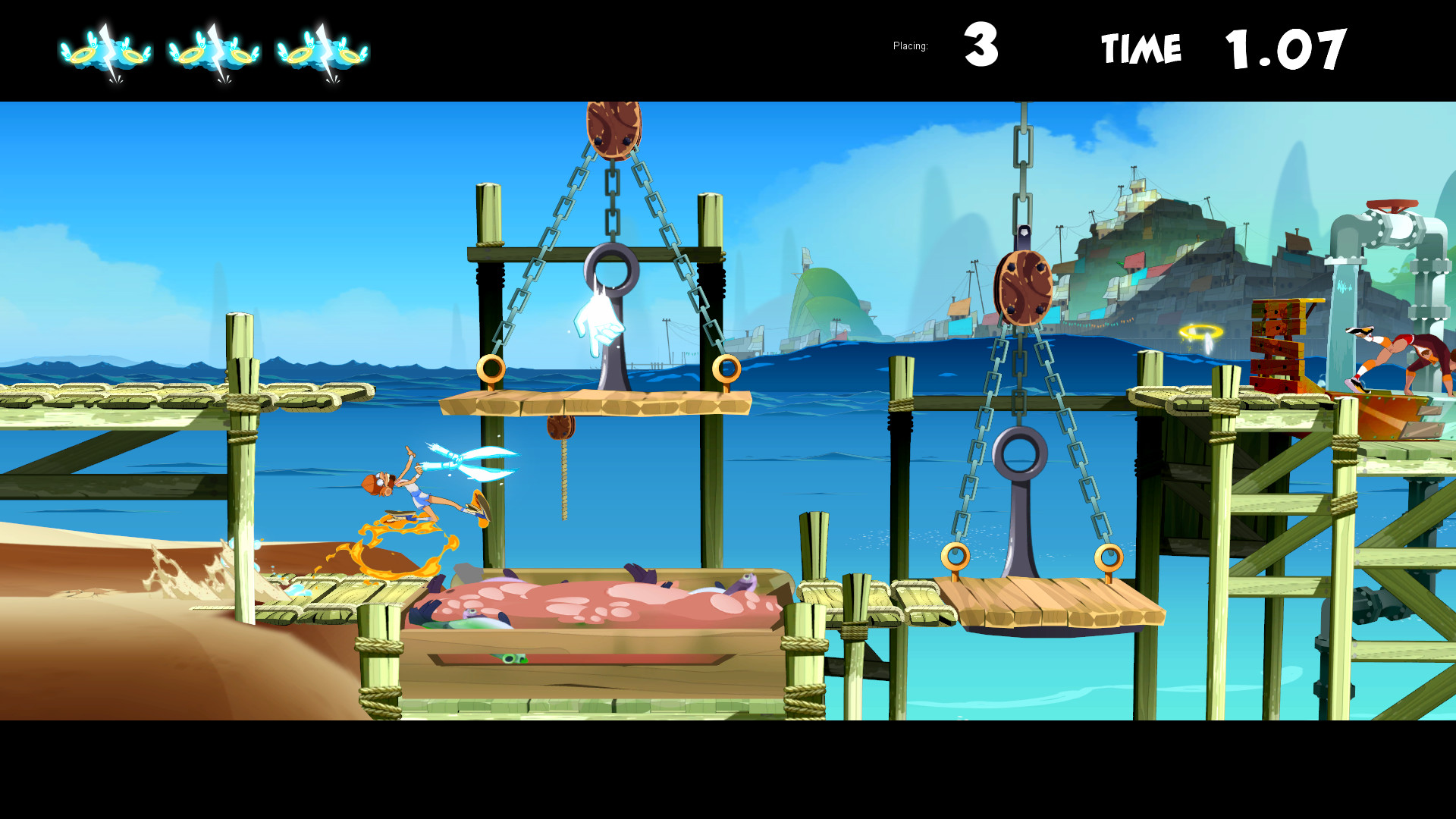Toggle the right orange eyelet near the anchor

click(726, 369)
